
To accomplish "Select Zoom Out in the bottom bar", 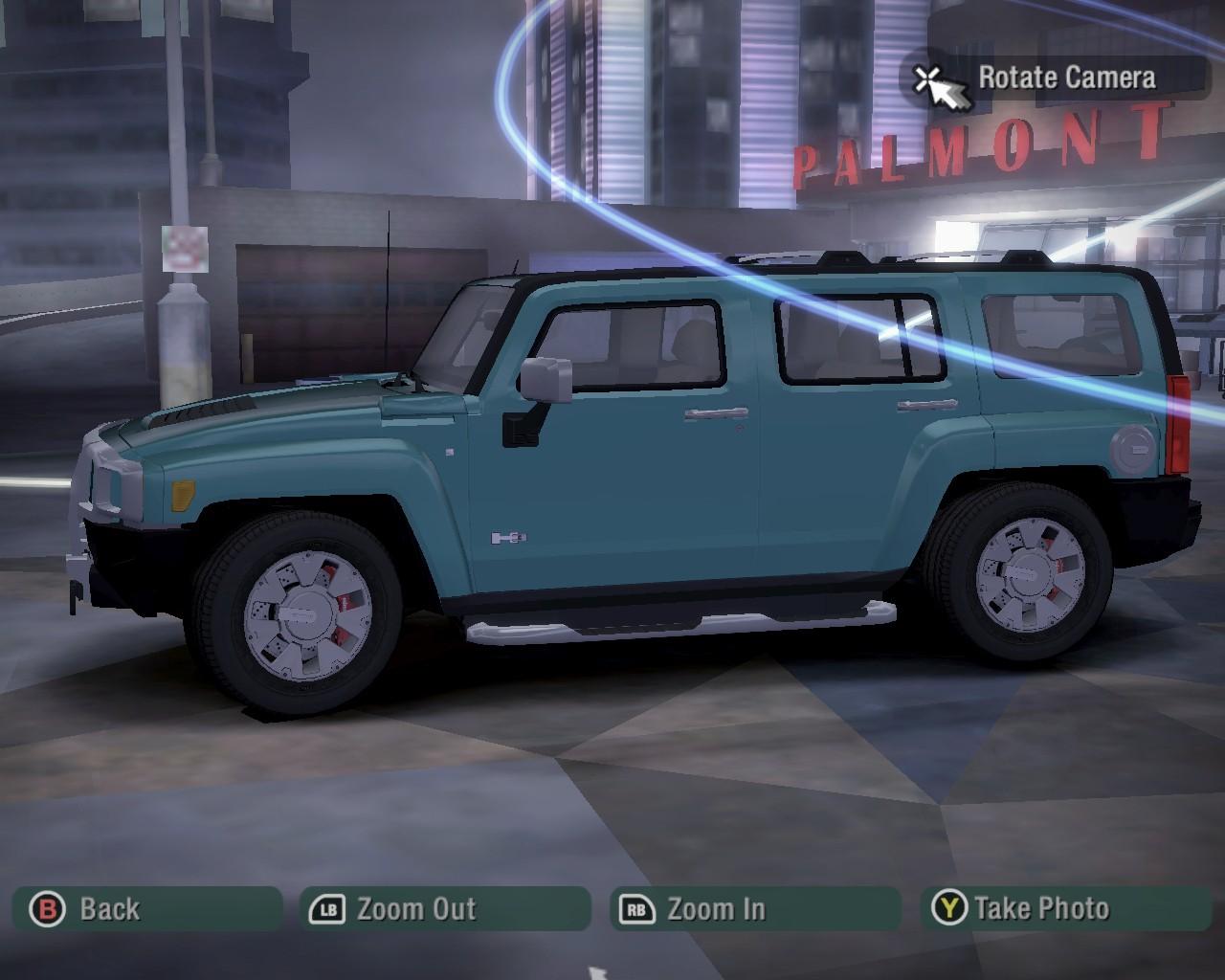I will [x=444, y=908].
